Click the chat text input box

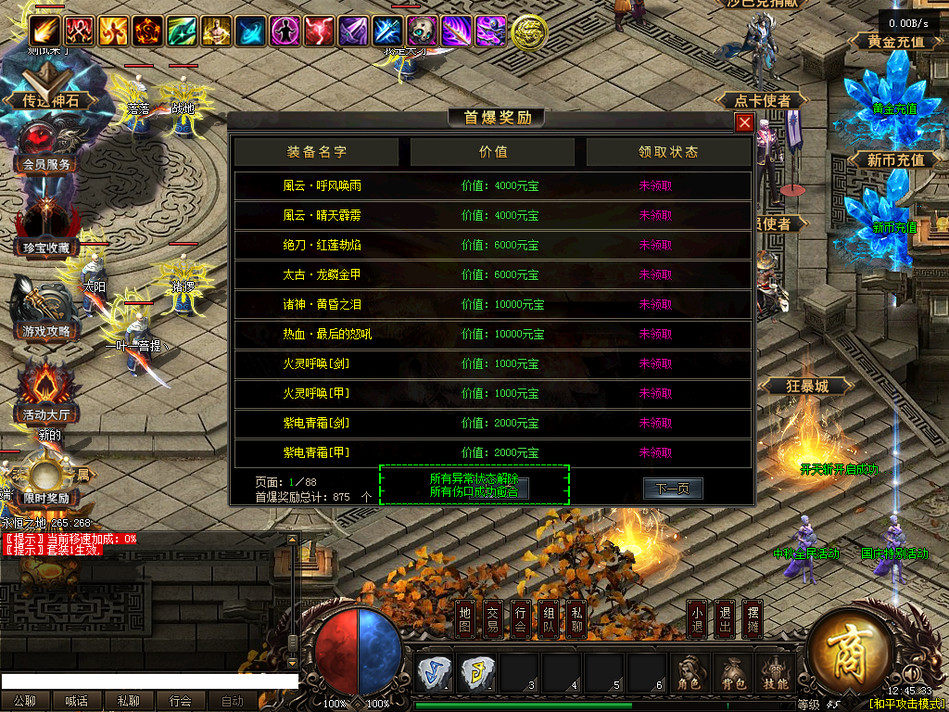pyautogui.click(x=150, y=681)
